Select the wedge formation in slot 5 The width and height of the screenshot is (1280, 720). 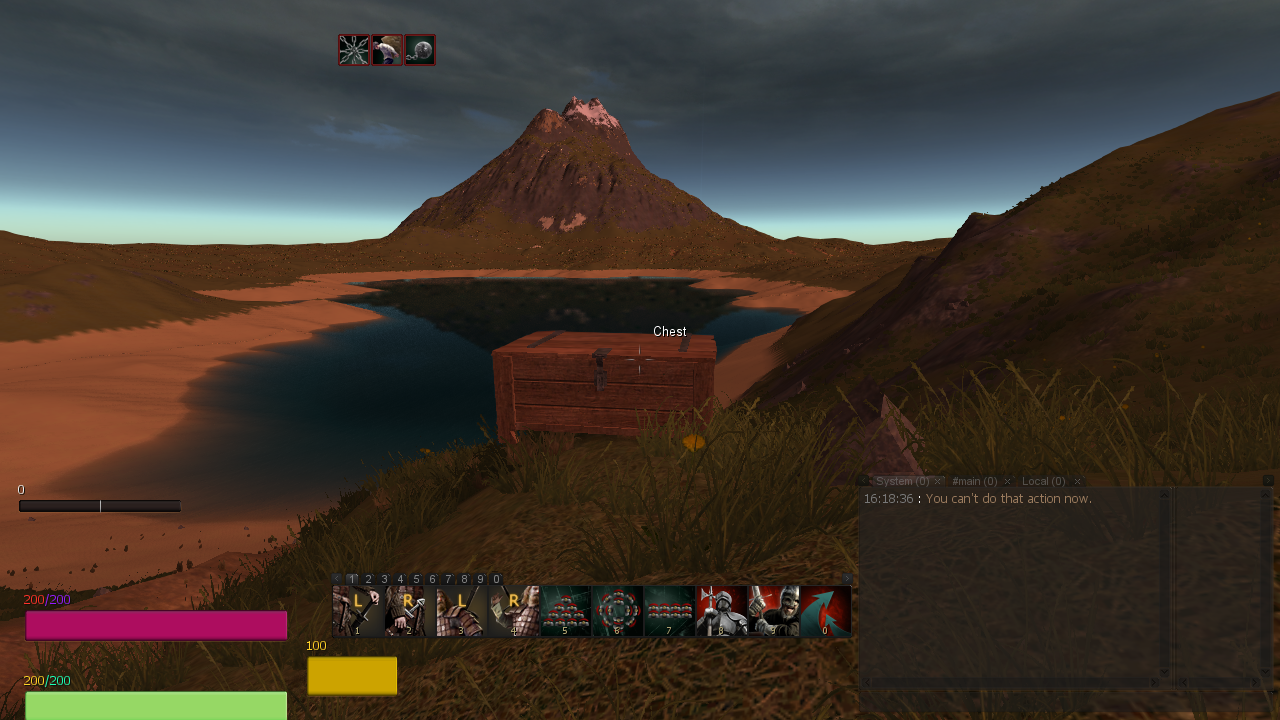565,611
